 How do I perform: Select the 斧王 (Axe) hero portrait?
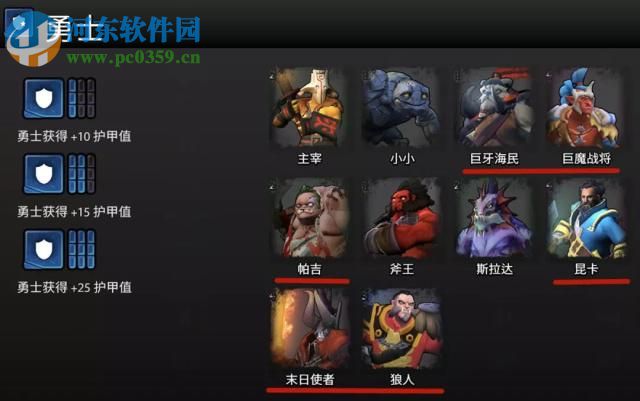point(401,218)
